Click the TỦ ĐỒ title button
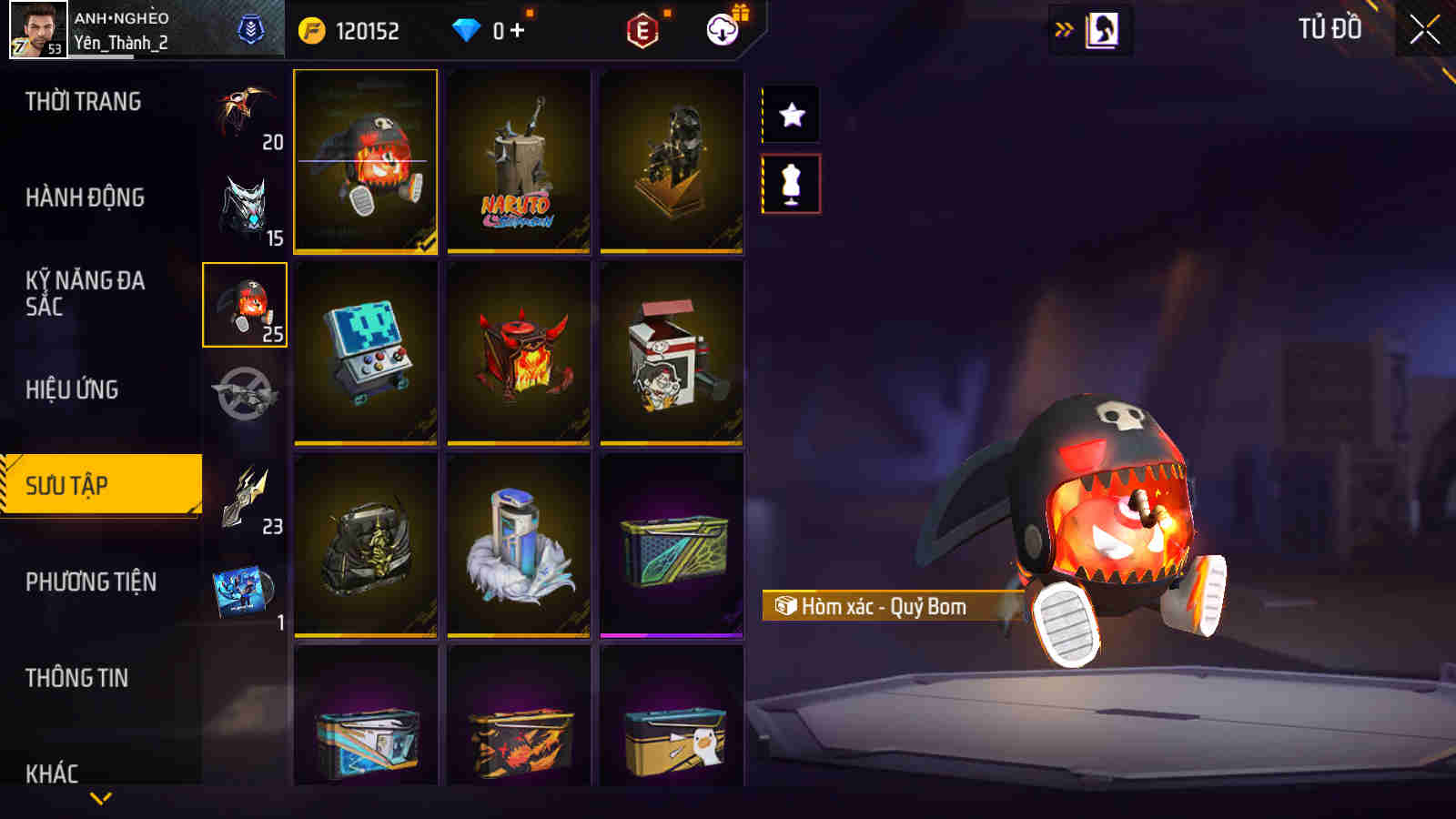 (x=1332, y=28)
